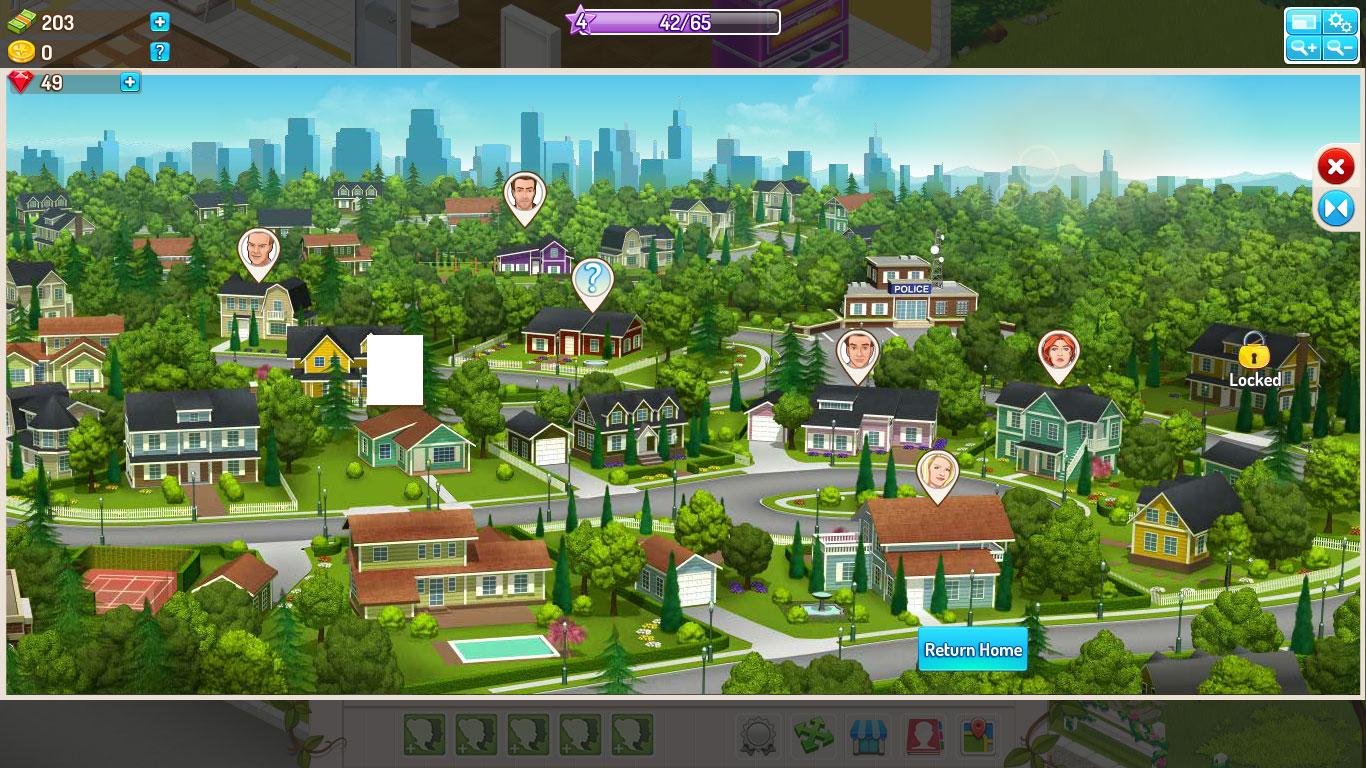Open the achievements badge icon
Viewport: 1366px width, 768px height.
759,736
